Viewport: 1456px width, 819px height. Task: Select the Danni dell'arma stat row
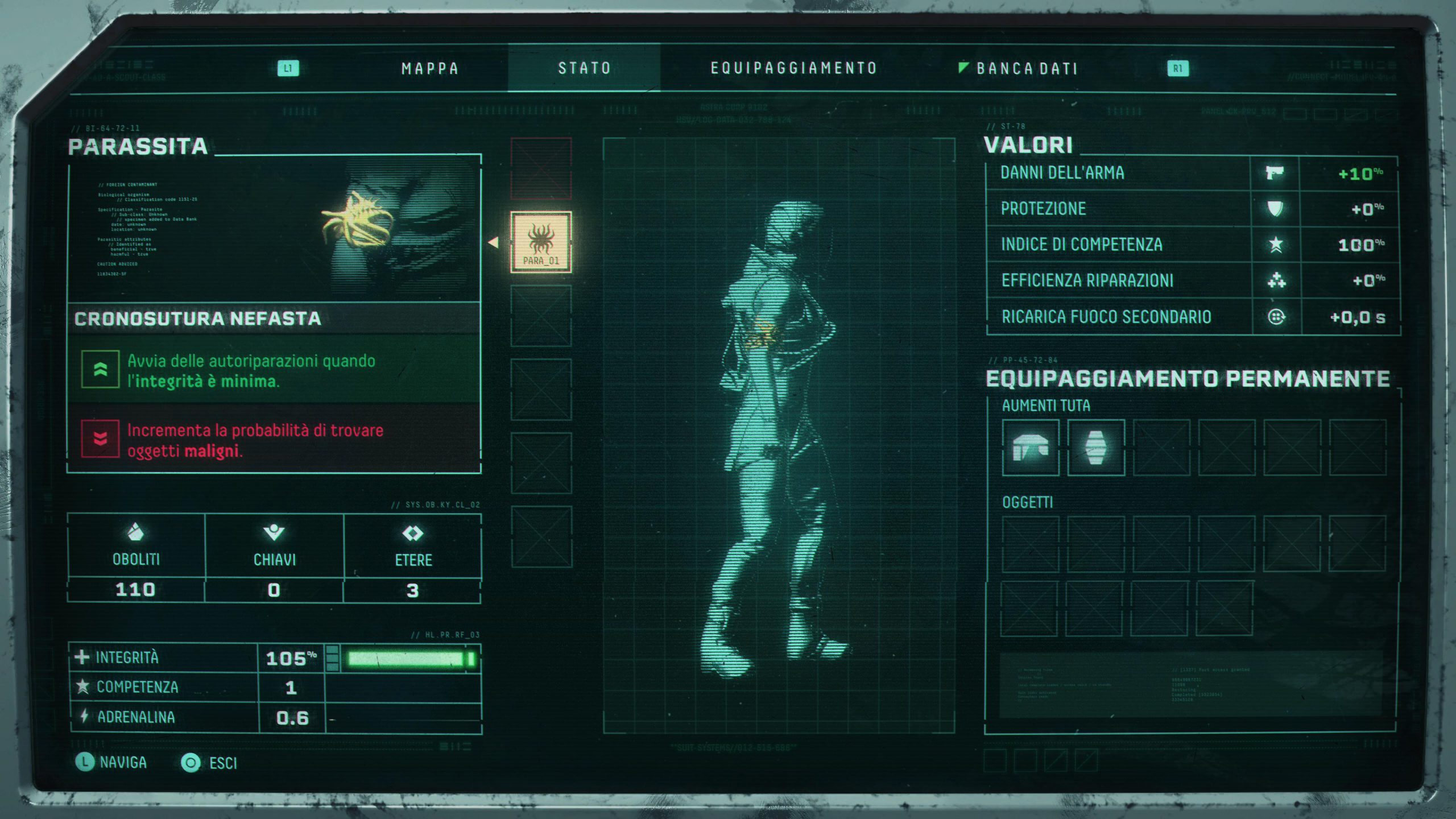coord(1192,173)
